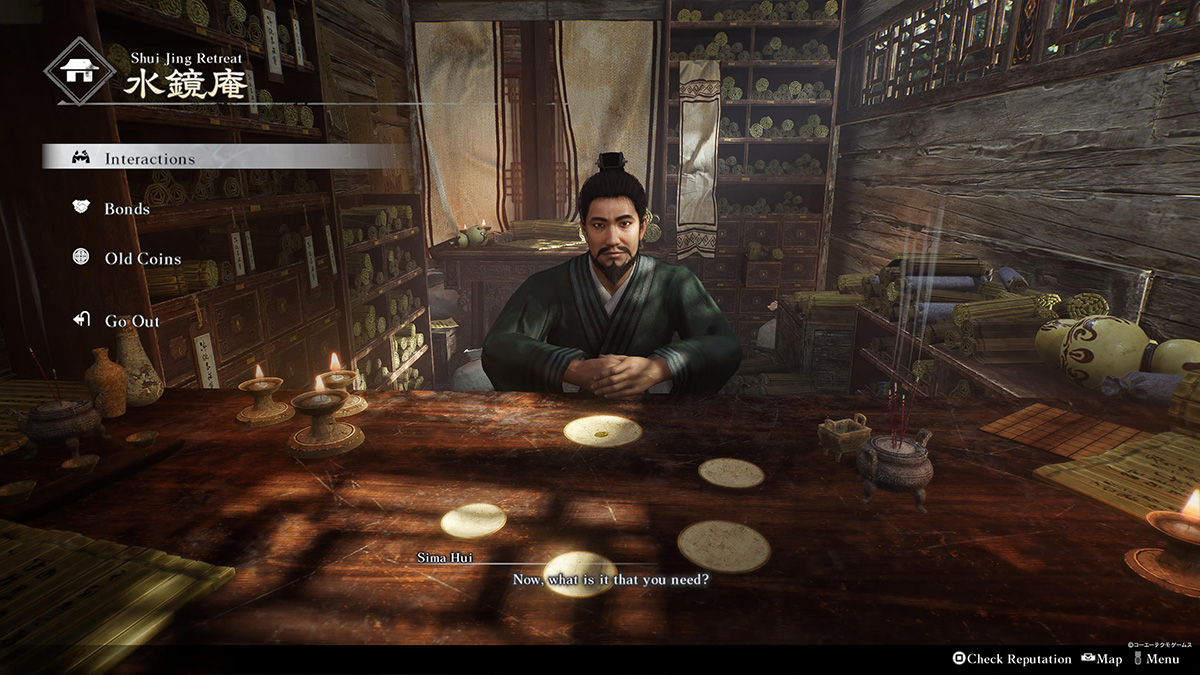Choose the Old Coins option
This screenshot has width=1200, height=675.
pyautogui.click(x=142, y=259)
